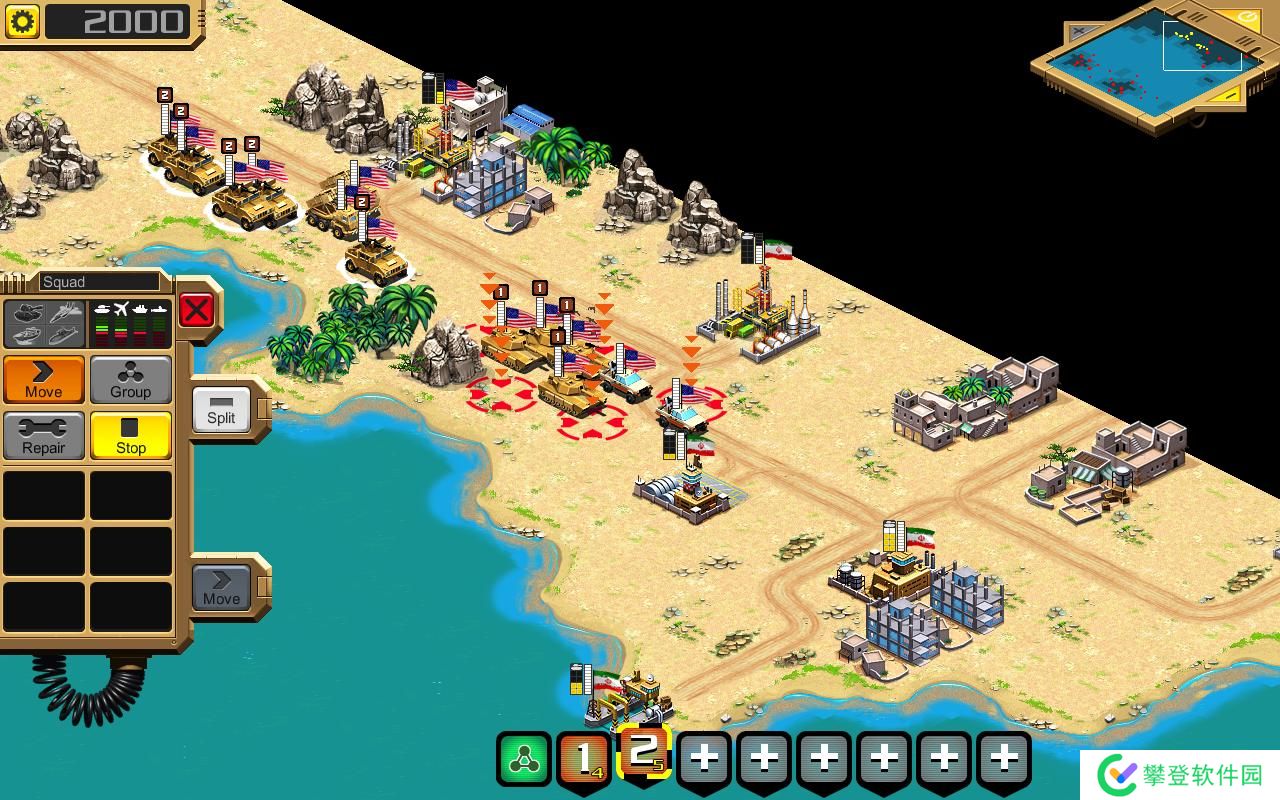Viewport: 1280px width, 800px height.
Task: Split the selected squad
Action: tap(221, 407)
